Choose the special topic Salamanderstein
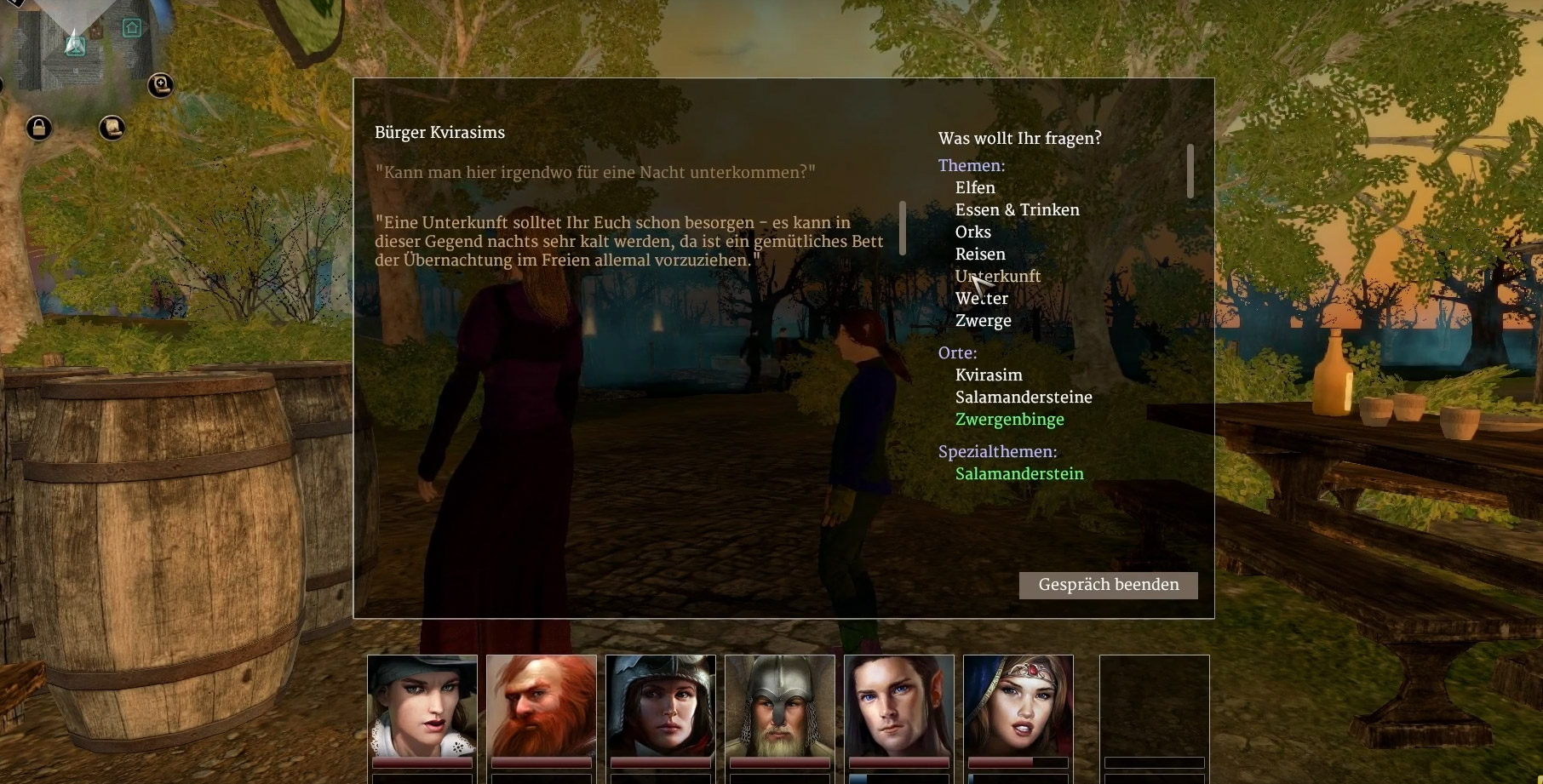Viewport: 1543px width, 784px height. click(x=1019, y=473)
